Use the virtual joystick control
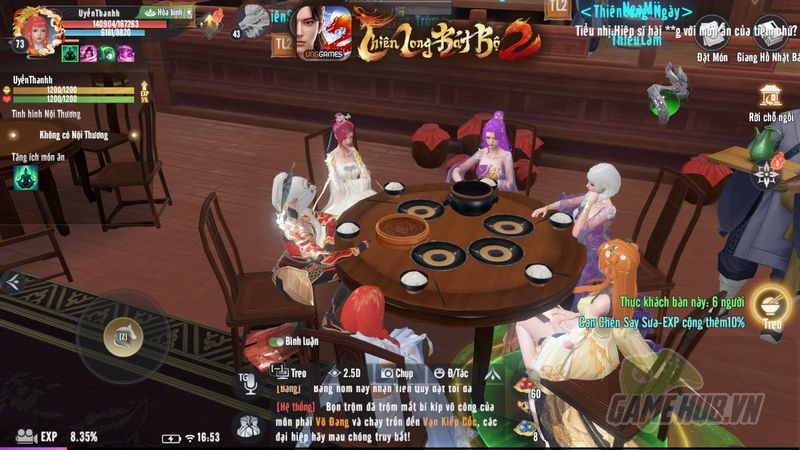Screen dimensions: 800x450 tap(121, 337)
